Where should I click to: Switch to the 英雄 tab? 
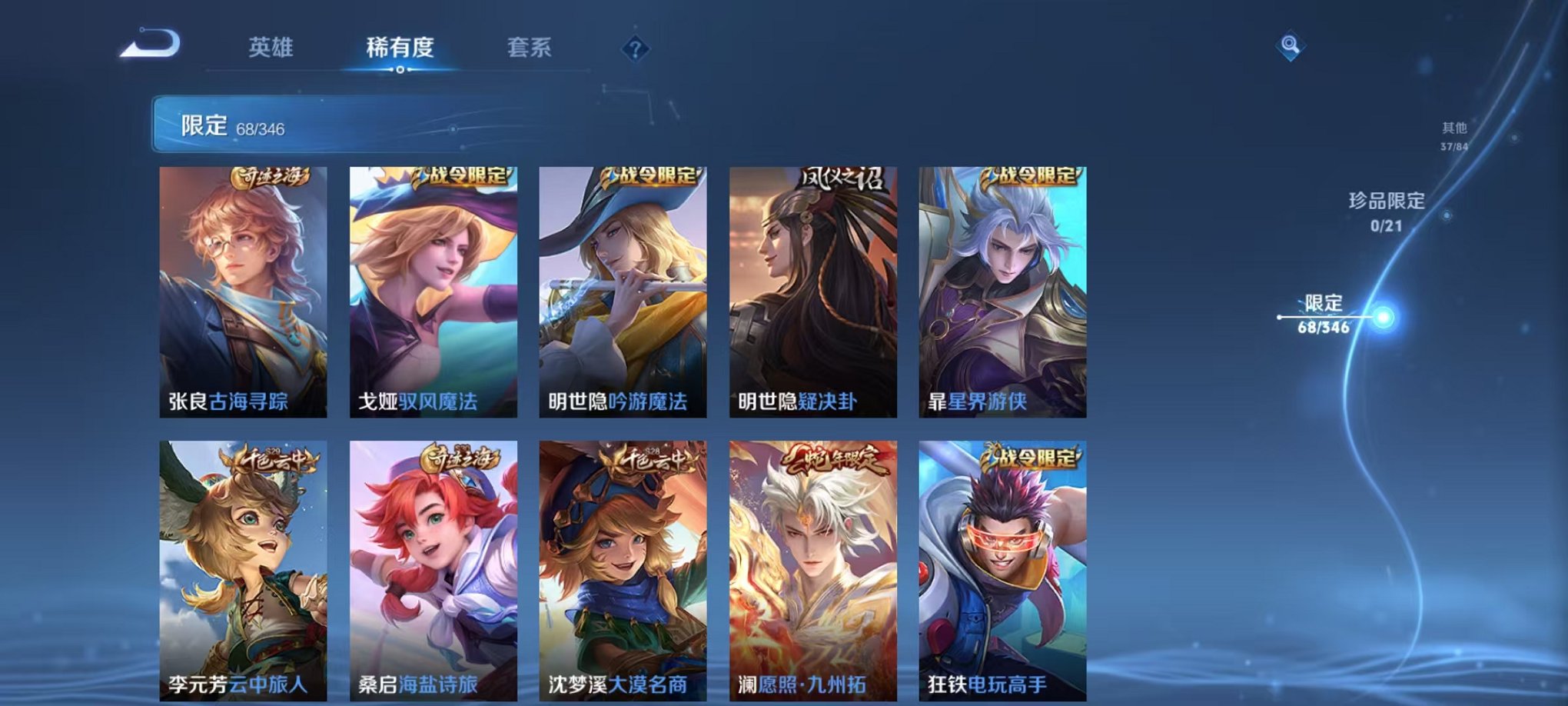click(273, 46)
